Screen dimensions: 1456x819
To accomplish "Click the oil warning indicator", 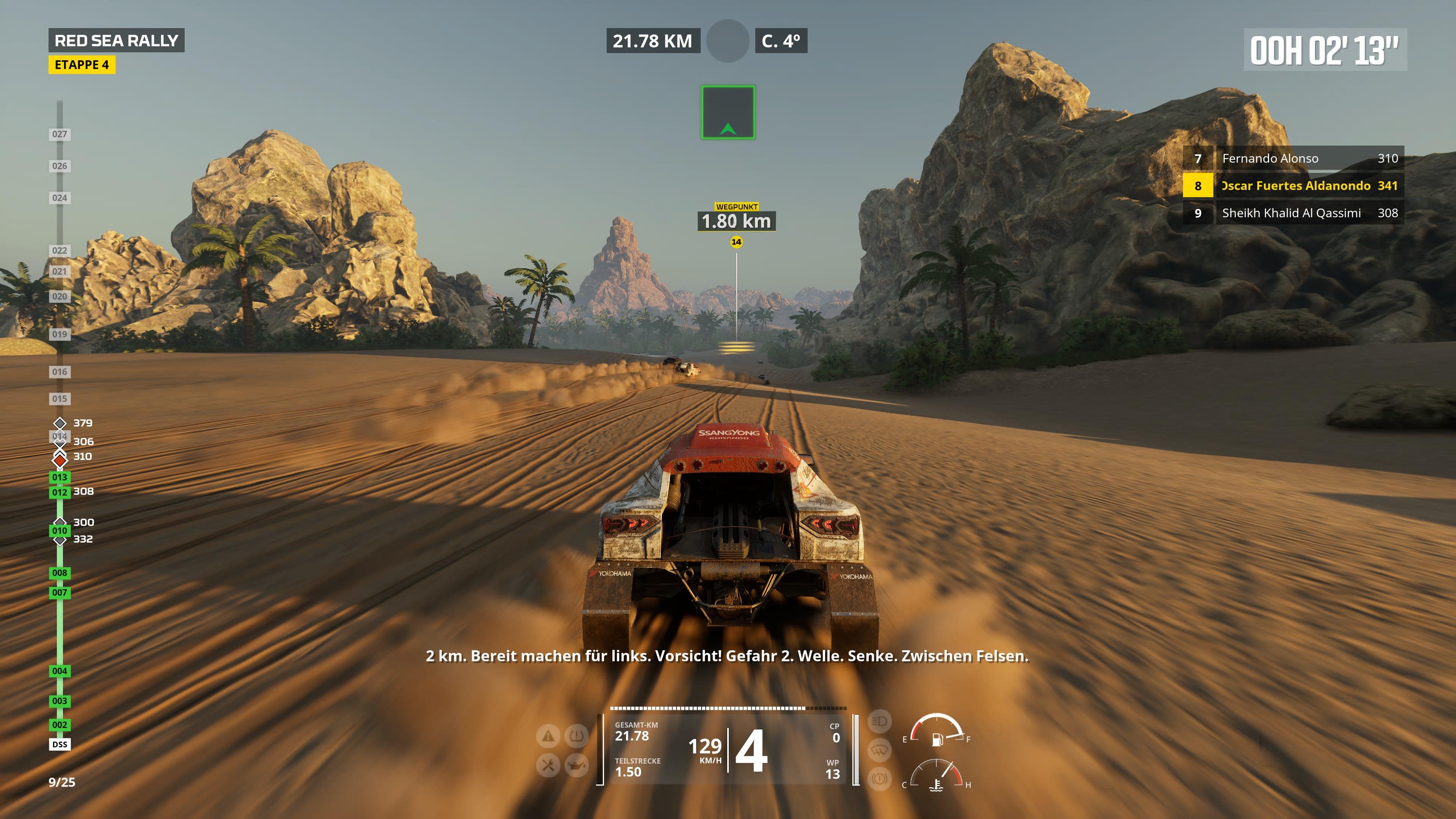I will click(577, 766).
